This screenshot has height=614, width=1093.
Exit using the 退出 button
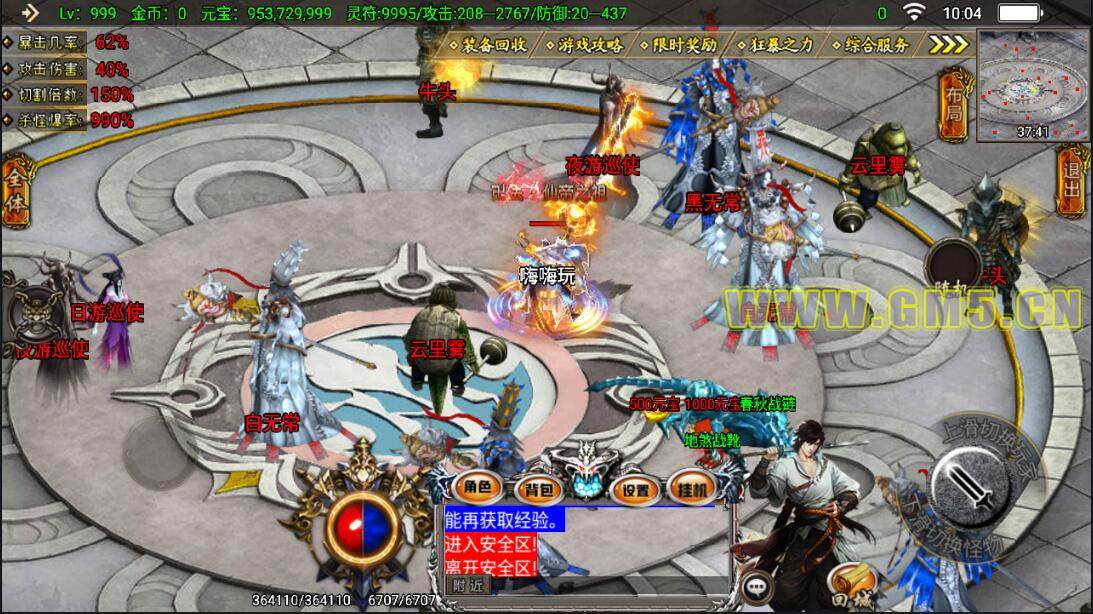point(1073,180)
